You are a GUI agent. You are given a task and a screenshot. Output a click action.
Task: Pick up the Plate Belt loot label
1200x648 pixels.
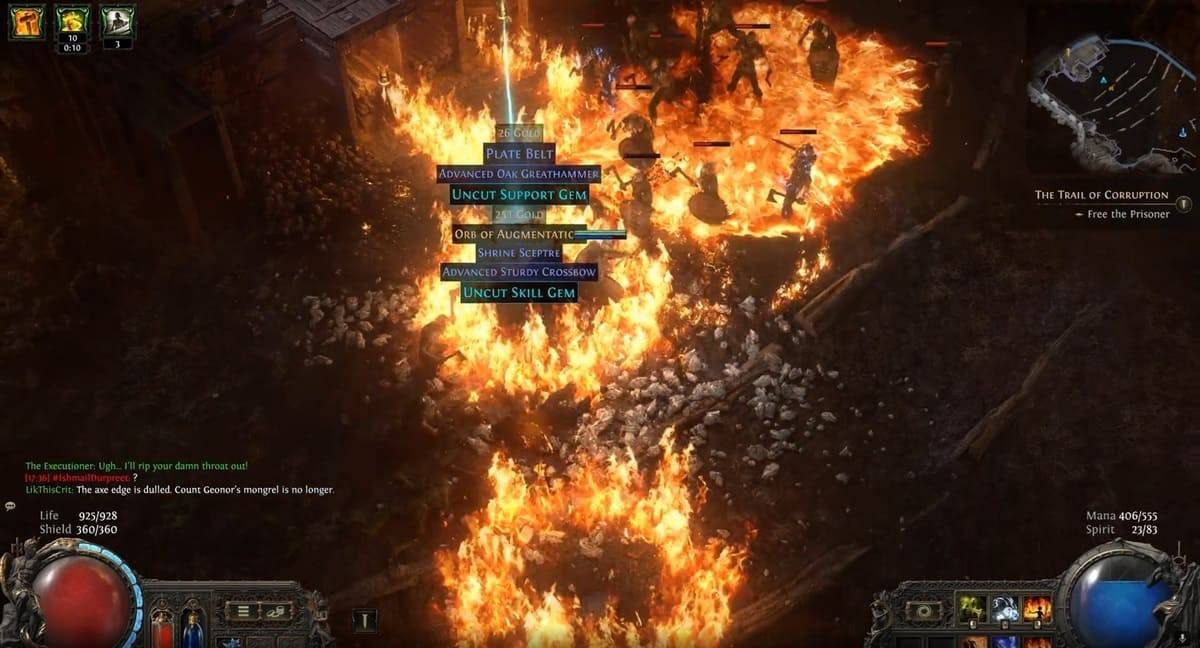(519, 154)
